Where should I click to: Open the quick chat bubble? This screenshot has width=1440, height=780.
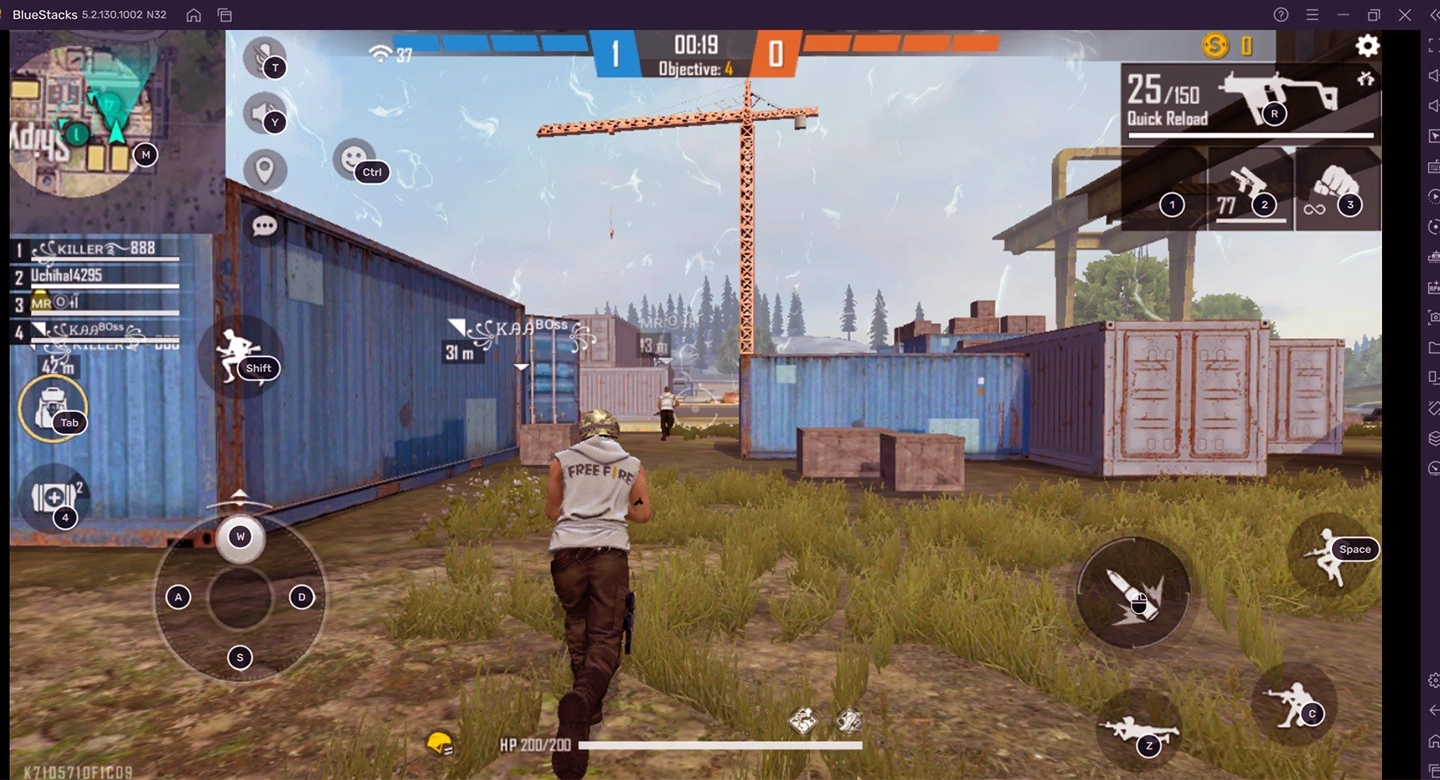(x=264, y=226)
